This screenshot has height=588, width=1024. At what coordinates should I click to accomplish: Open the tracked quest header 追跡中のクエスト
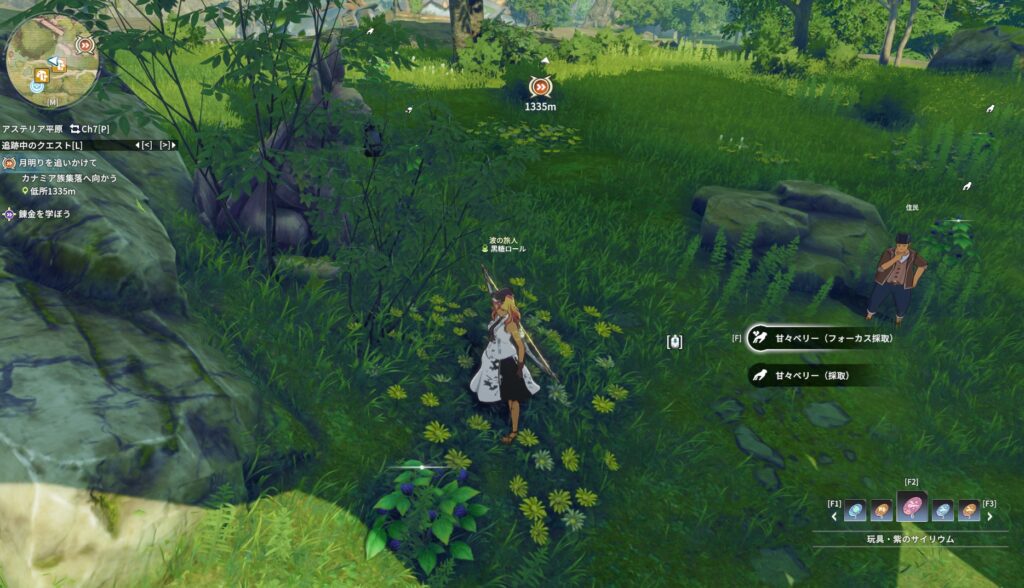click(x=42, y=145)
